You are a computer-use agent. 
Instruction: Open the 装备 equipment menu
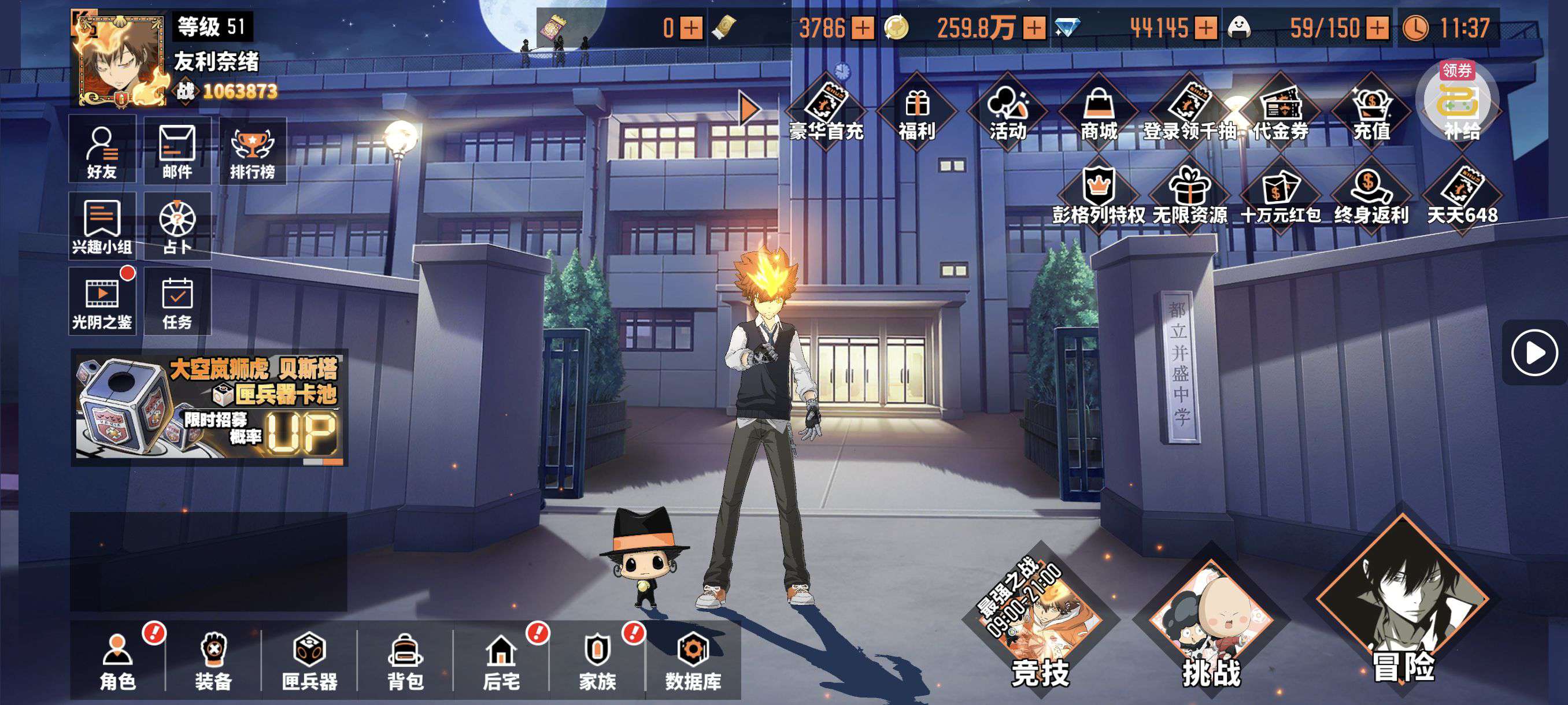tap(214, 661)
